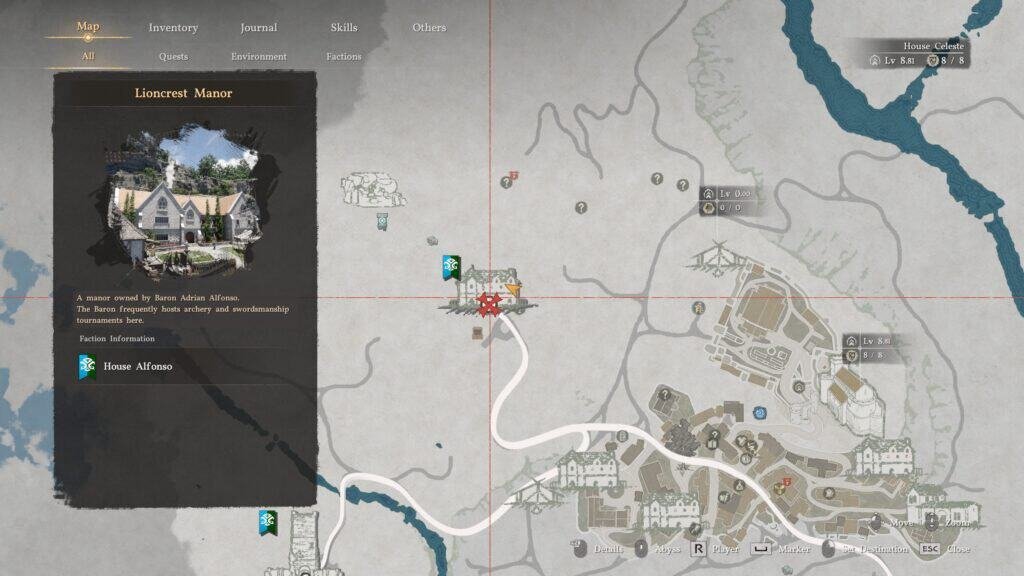The height and width of the screenshot is (576, 1024).
Task: Go to the Skills tab
Action: pos(343,28)
